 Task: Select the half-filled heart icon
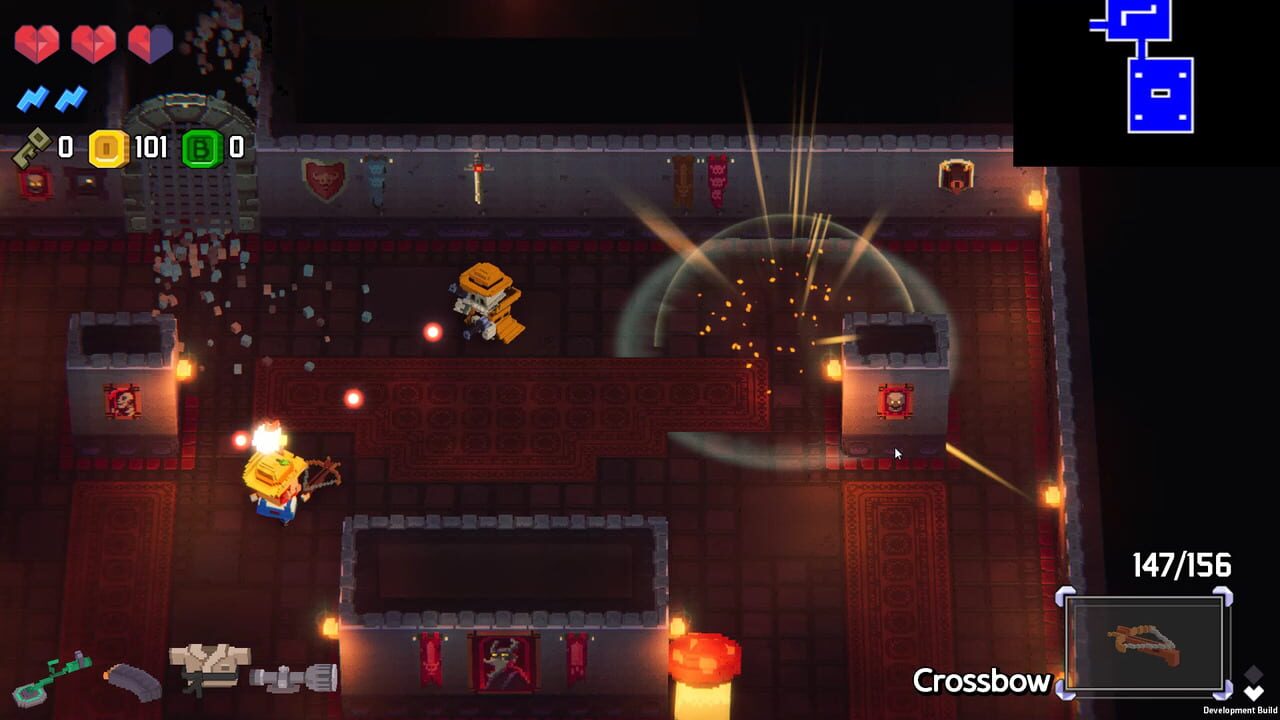150,43
